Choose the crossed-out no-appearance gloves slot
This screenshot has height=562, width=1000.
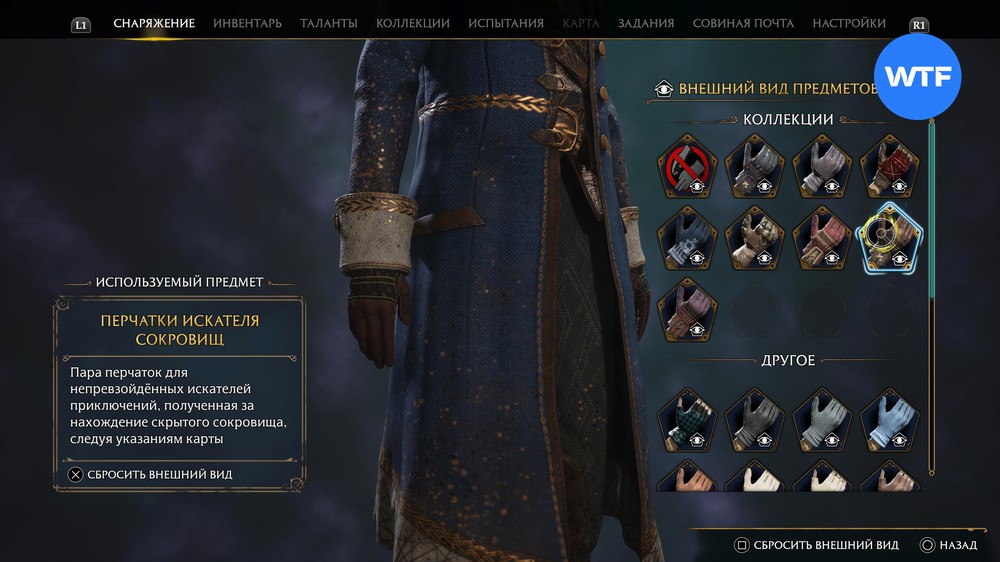[x=686, y=165]
